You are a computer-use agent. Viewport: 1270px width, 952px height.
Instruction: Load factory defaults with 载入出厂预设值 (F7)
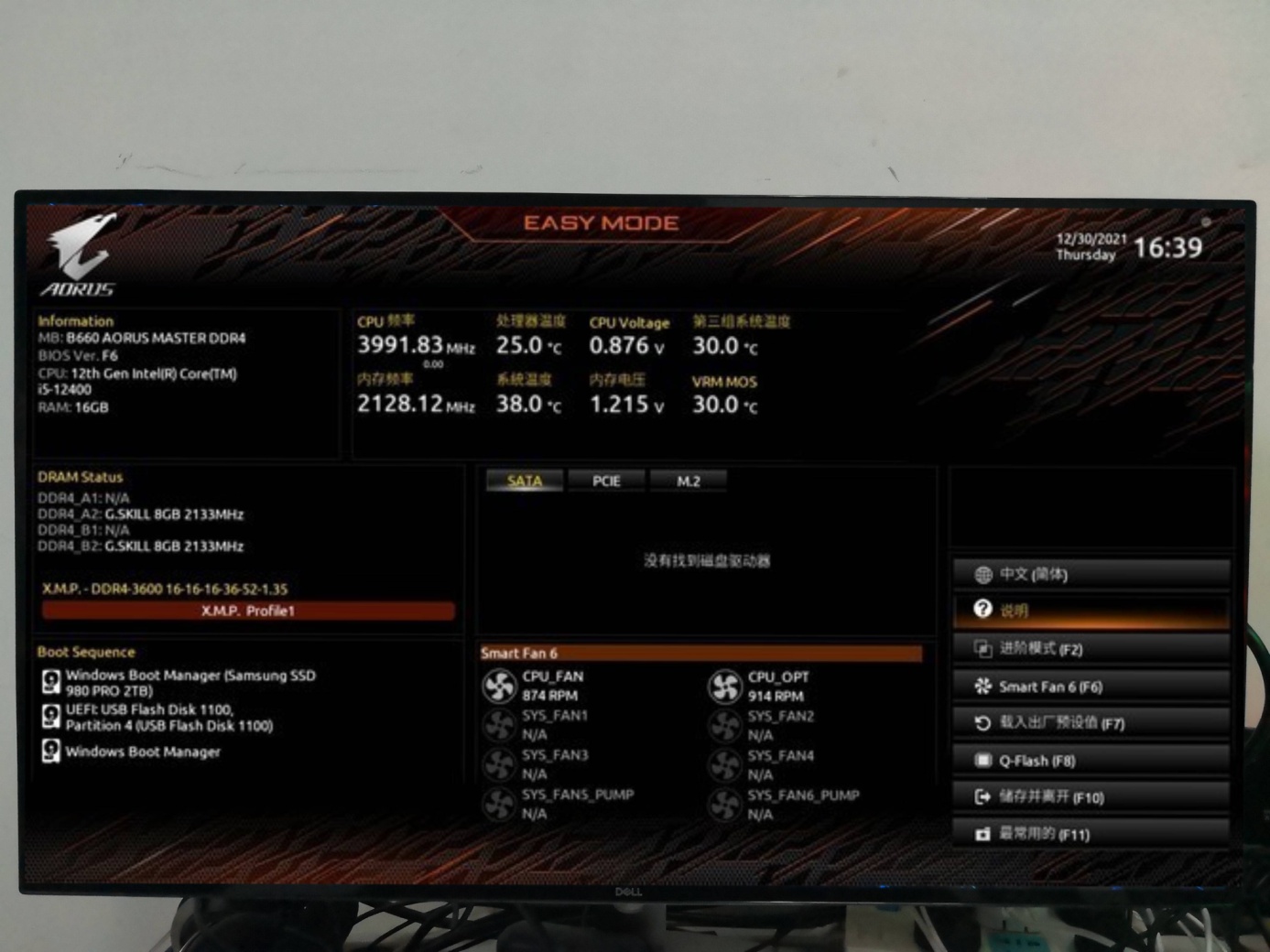point(1090,723)
